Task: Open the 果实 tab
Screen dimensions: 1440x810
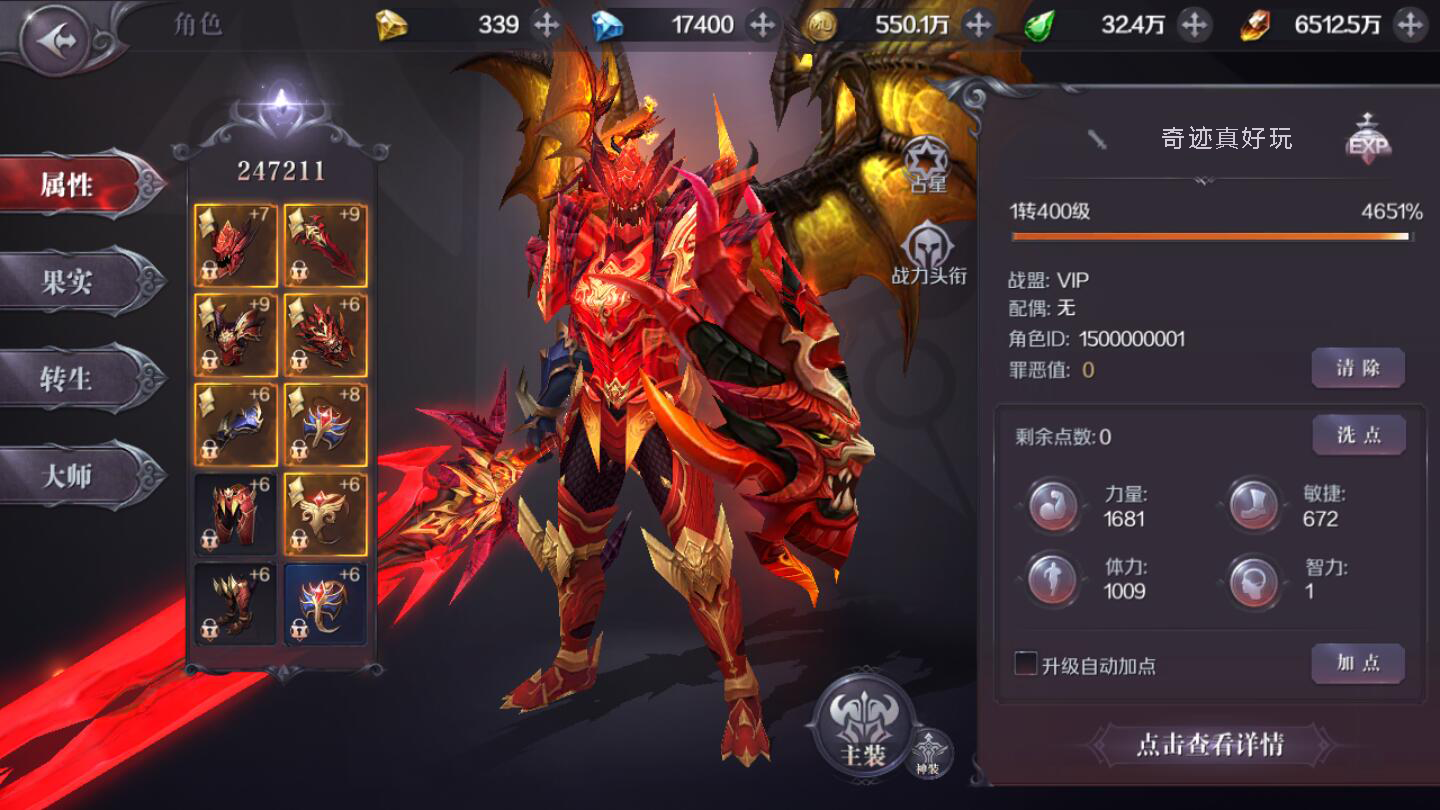Action: coord(68,282)
